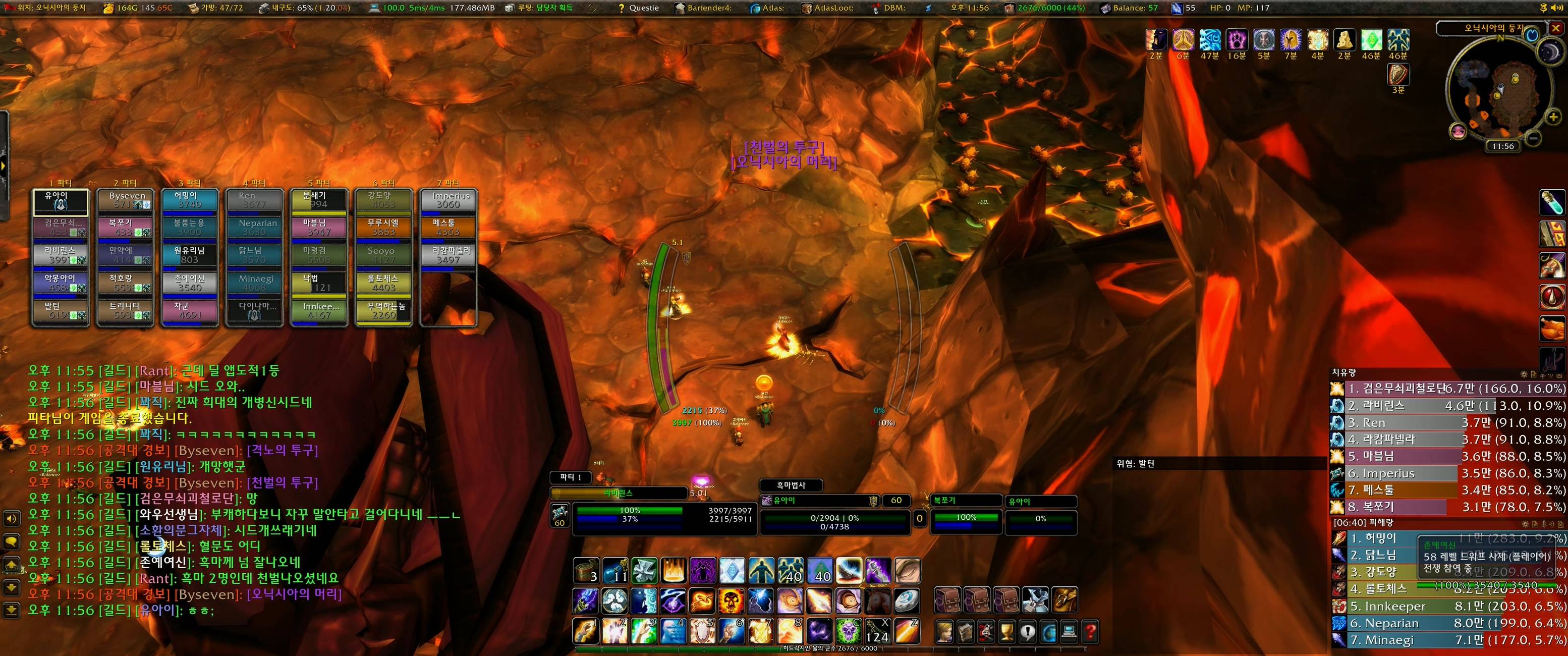Cast the green skull ability bound to C

[848, 631]
